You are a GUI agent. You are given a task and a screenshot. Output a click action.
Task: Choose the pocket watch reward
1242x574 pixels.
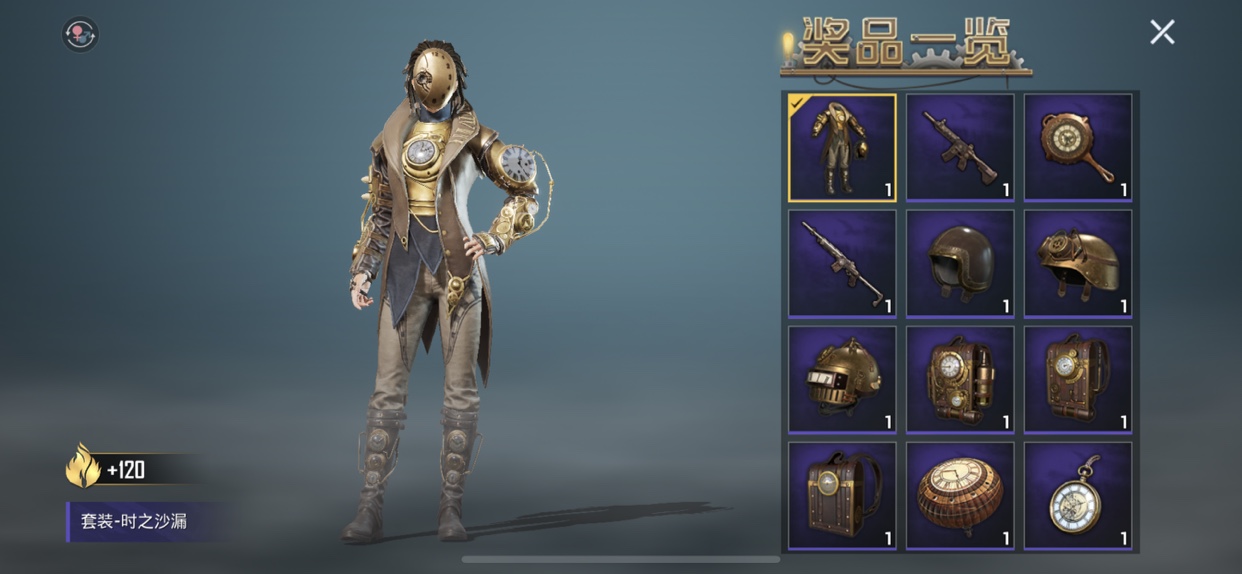point(1078,496)
